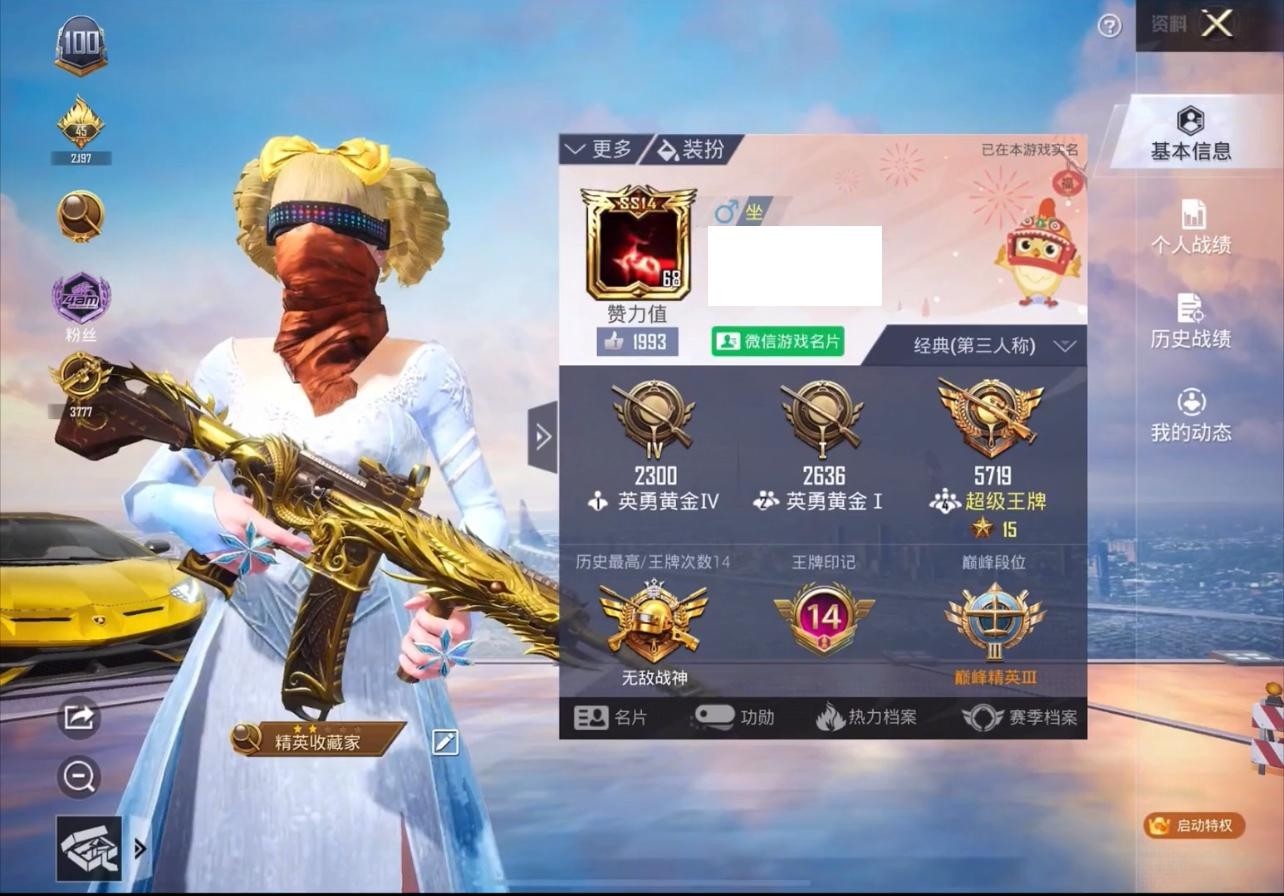
Task: Switch to the 赛季档案 tab
Action: tap(1019, 716)
